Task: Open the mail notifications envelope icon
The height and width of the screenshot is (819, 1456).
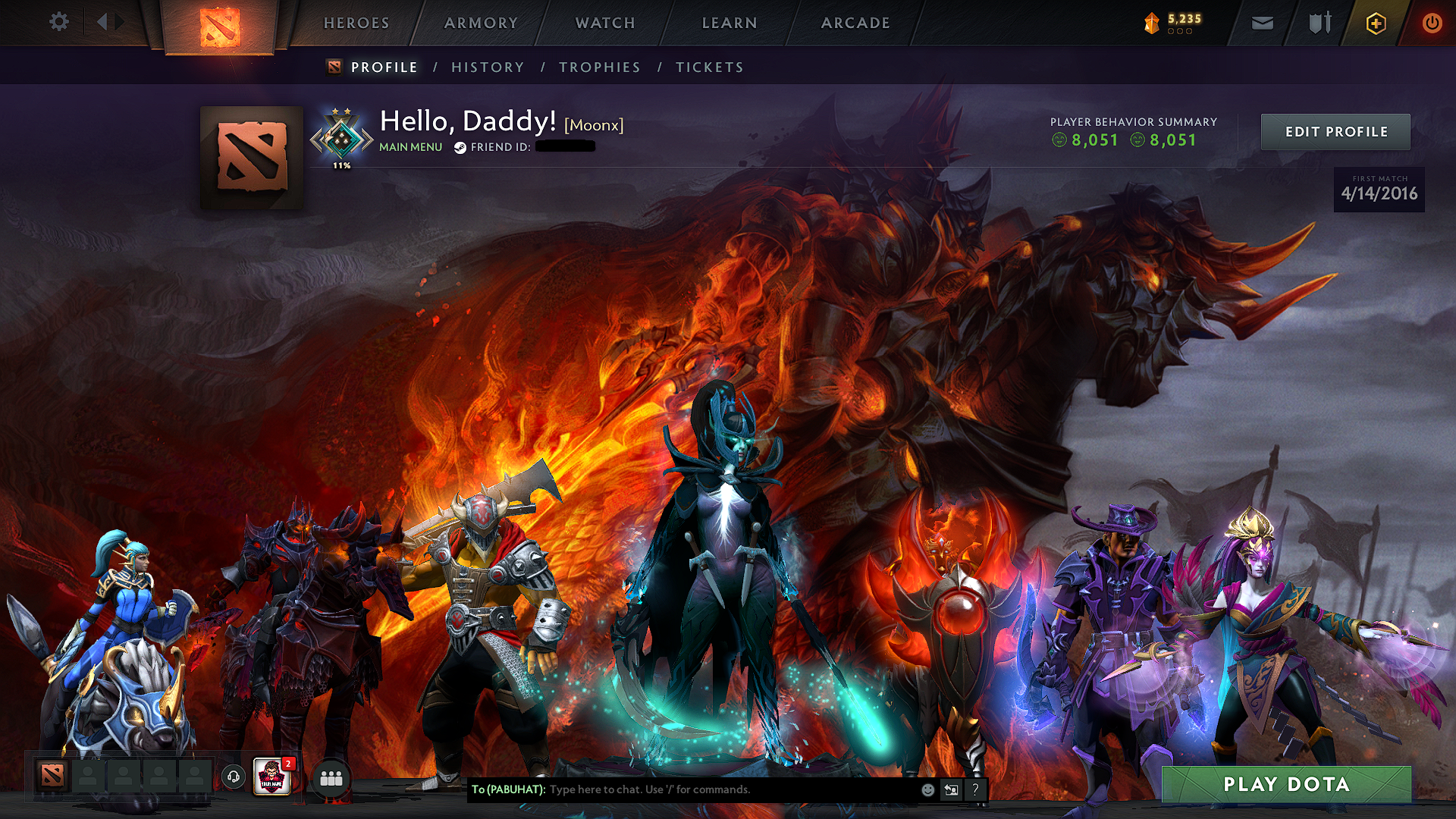Action: point(1261,23)
